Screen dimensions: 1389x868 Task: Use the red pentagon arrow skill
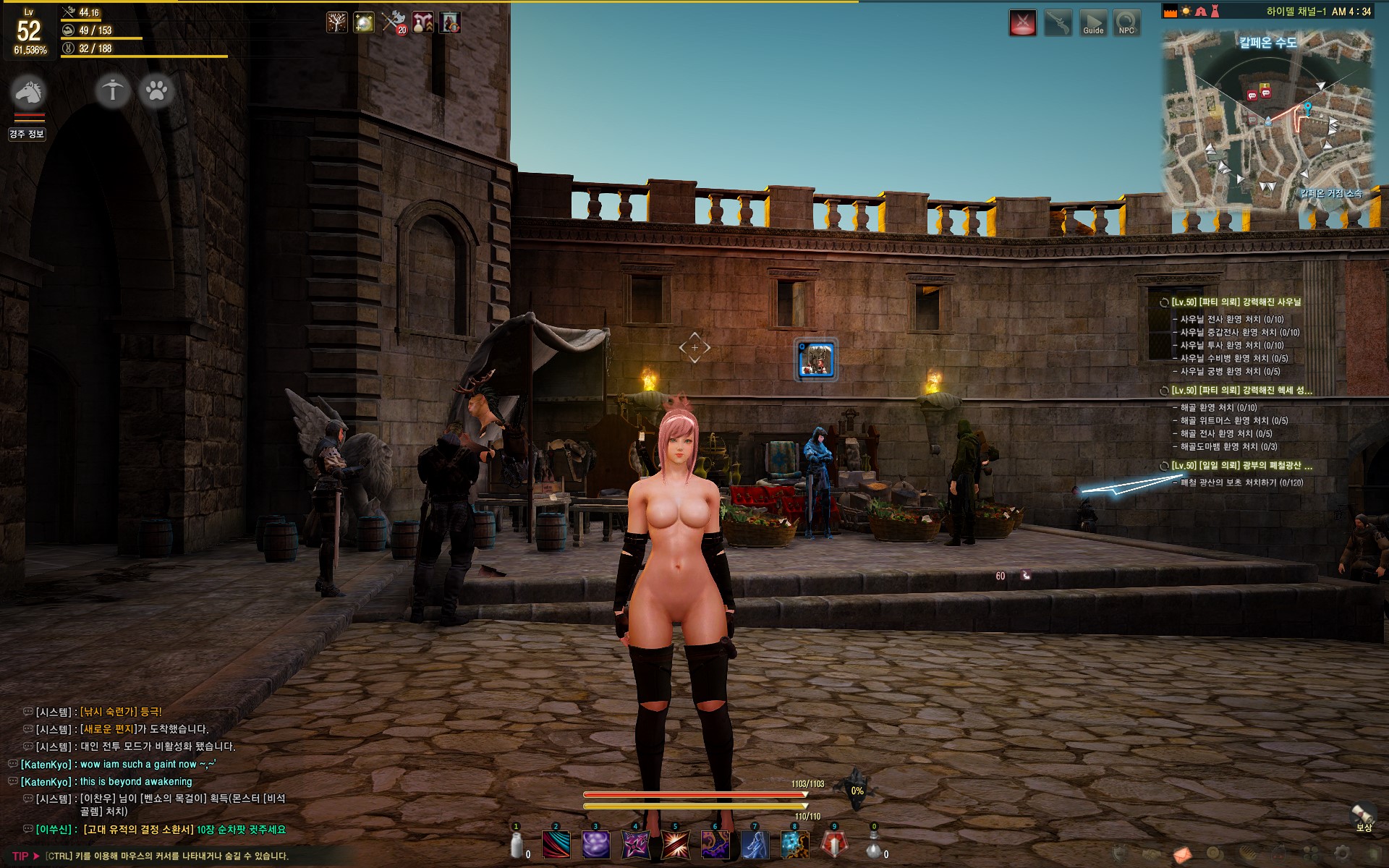pos(833,844)
